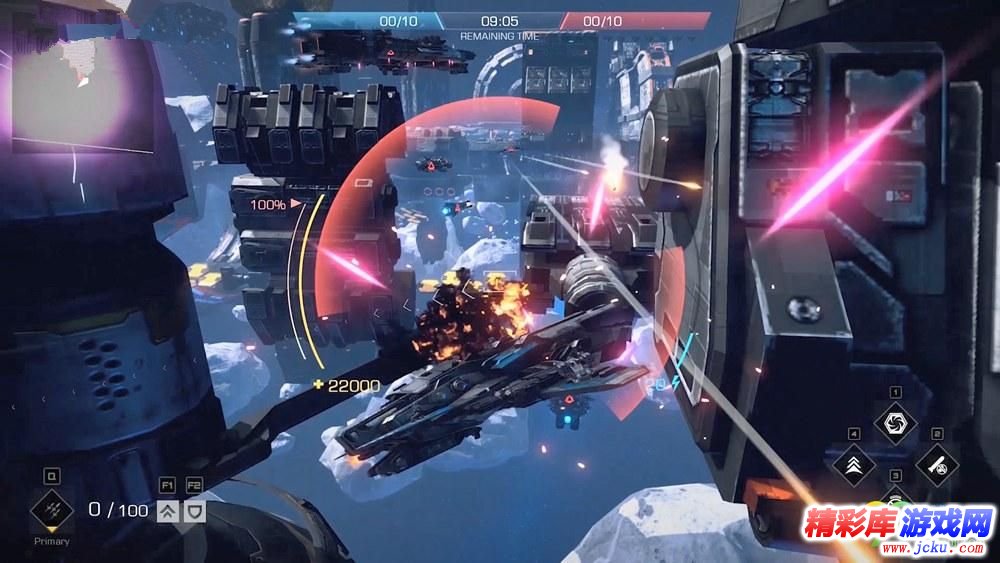Use the triple-chevron ability icon

click(x=854, y=465)
